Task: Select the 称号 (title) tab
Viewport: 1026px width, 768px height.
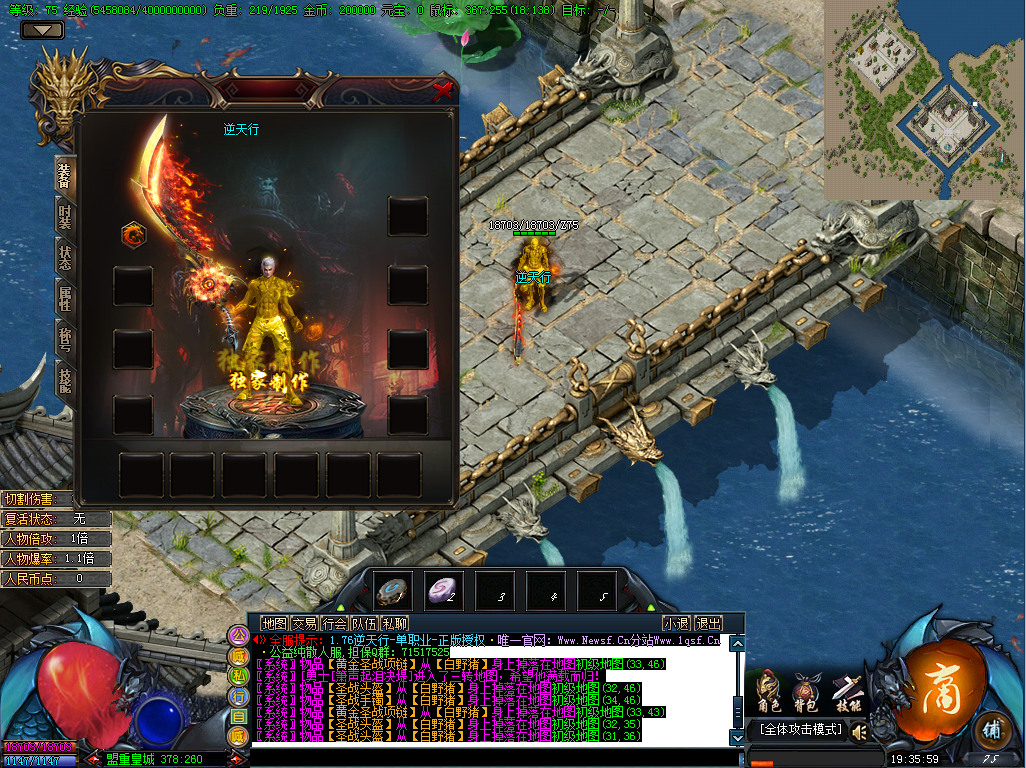Action: tap(65, 338)
